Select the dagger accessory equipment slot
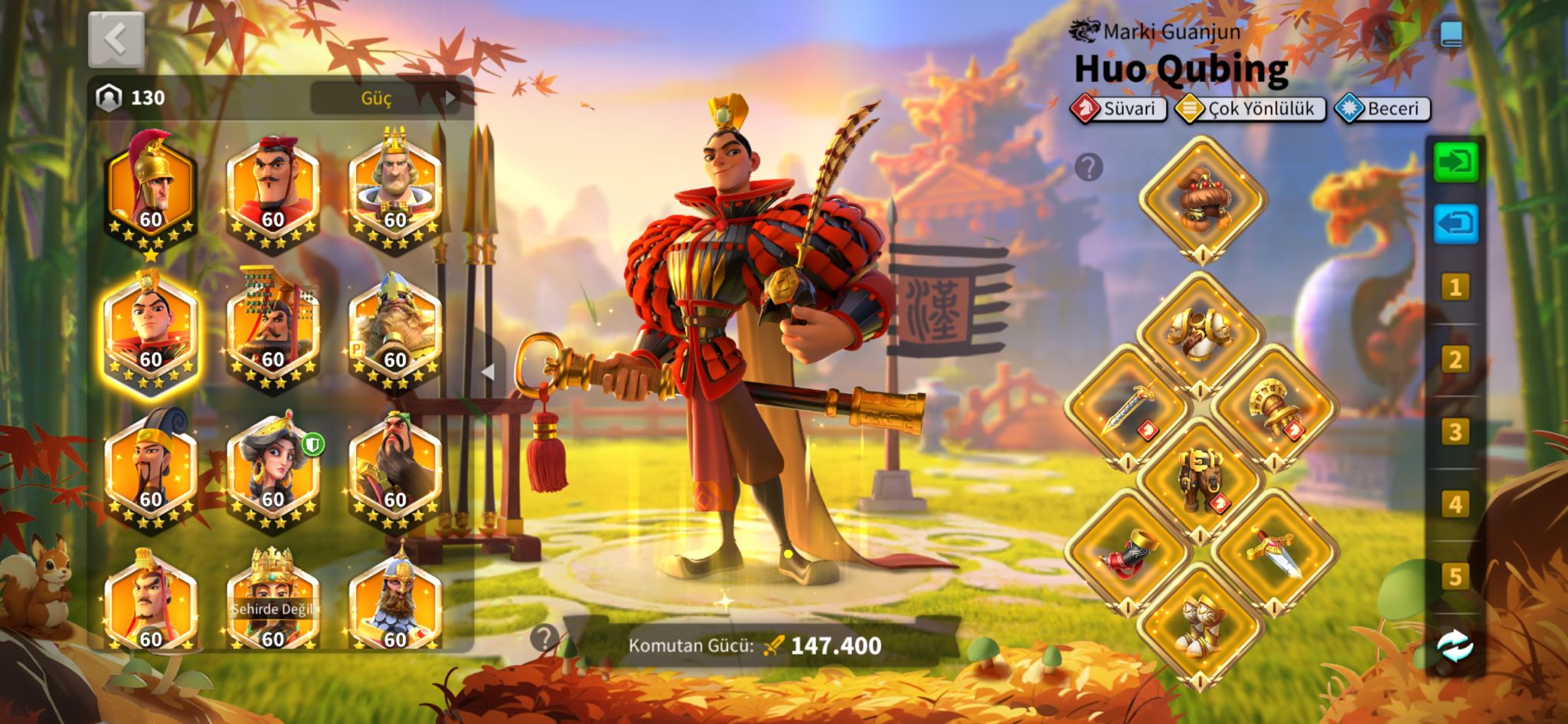The width and height of the screenshot is (1568, 724). 1273,552
